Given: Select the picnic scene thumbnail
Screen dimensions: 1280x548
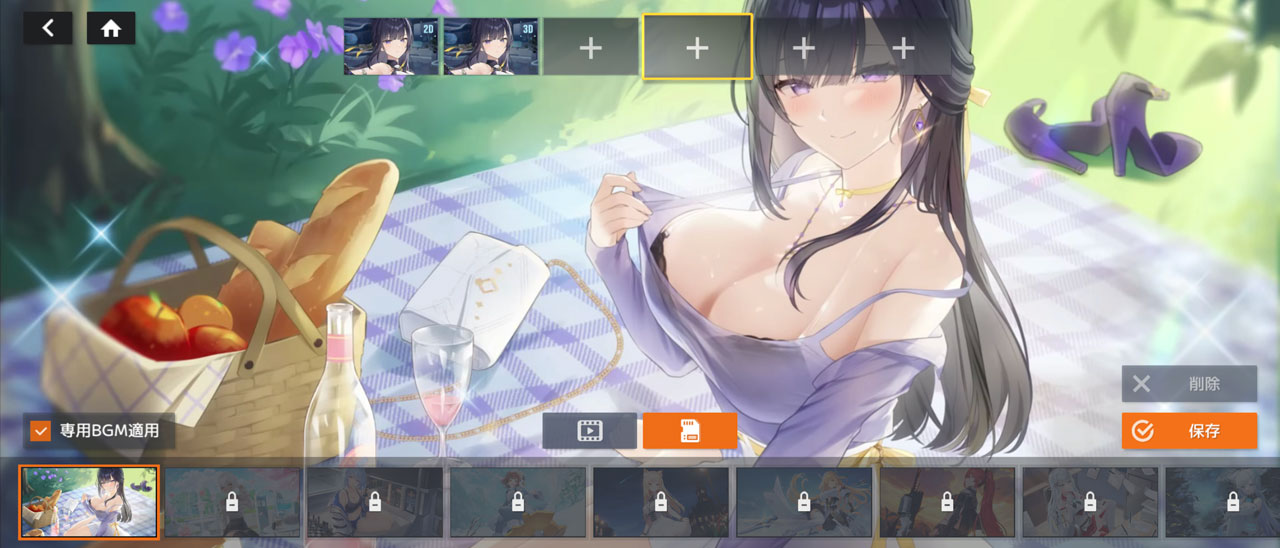Looking at the screenshot, I should tap(89, 502).
